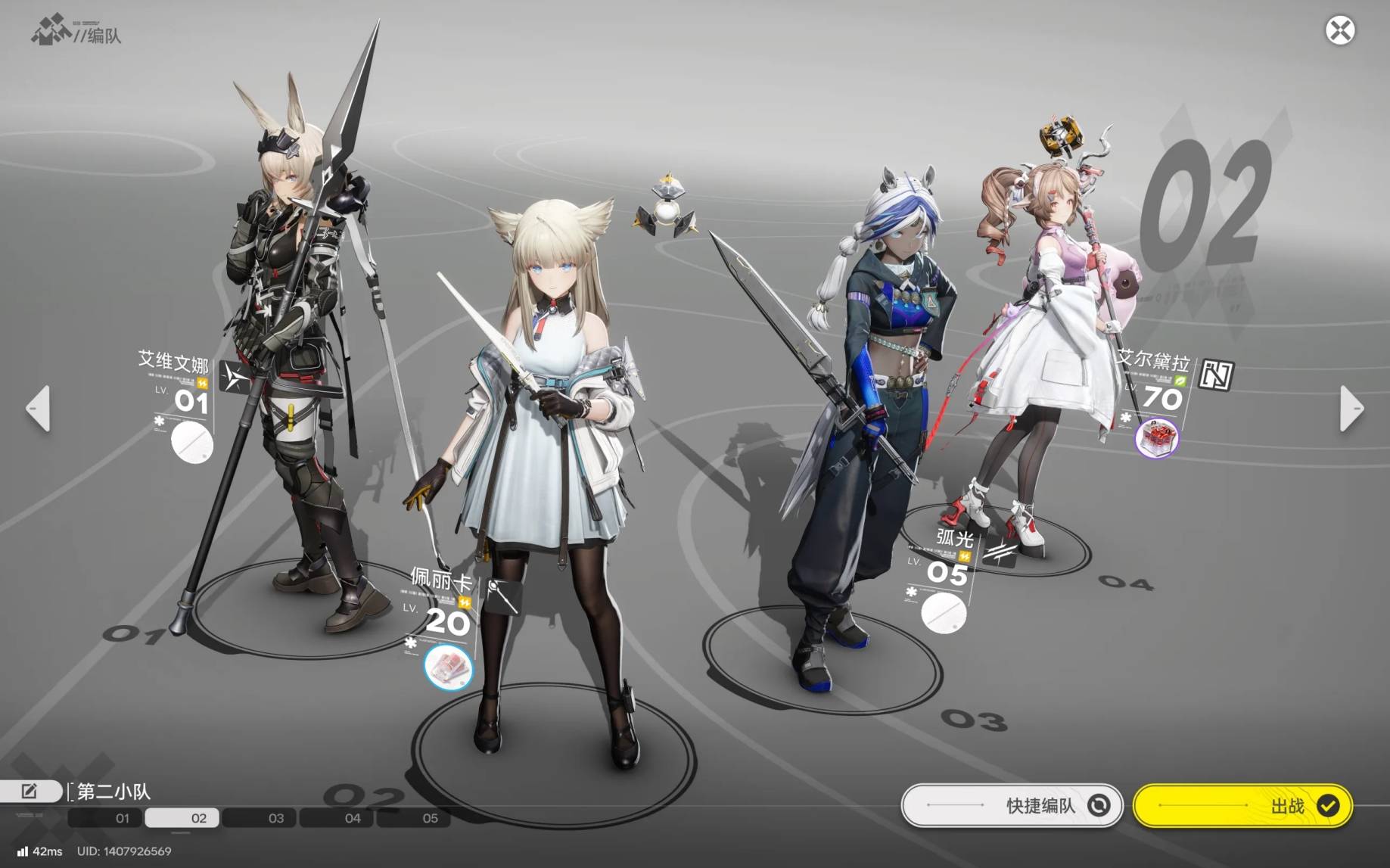Open 弧光's empty item slot
This screenshot has height=868, width=1390.
(x=943, y=613)
